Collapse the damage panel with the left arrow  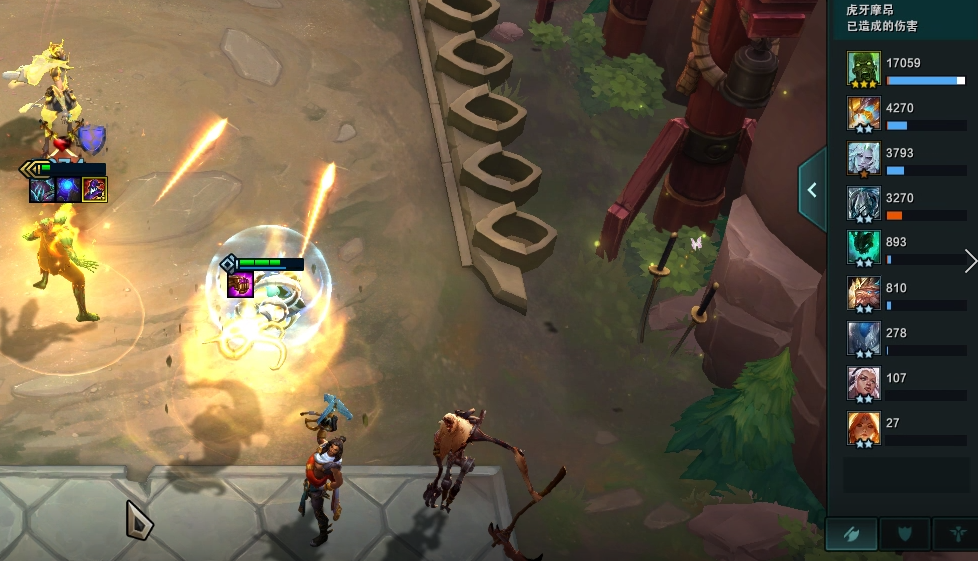(812, 190)
